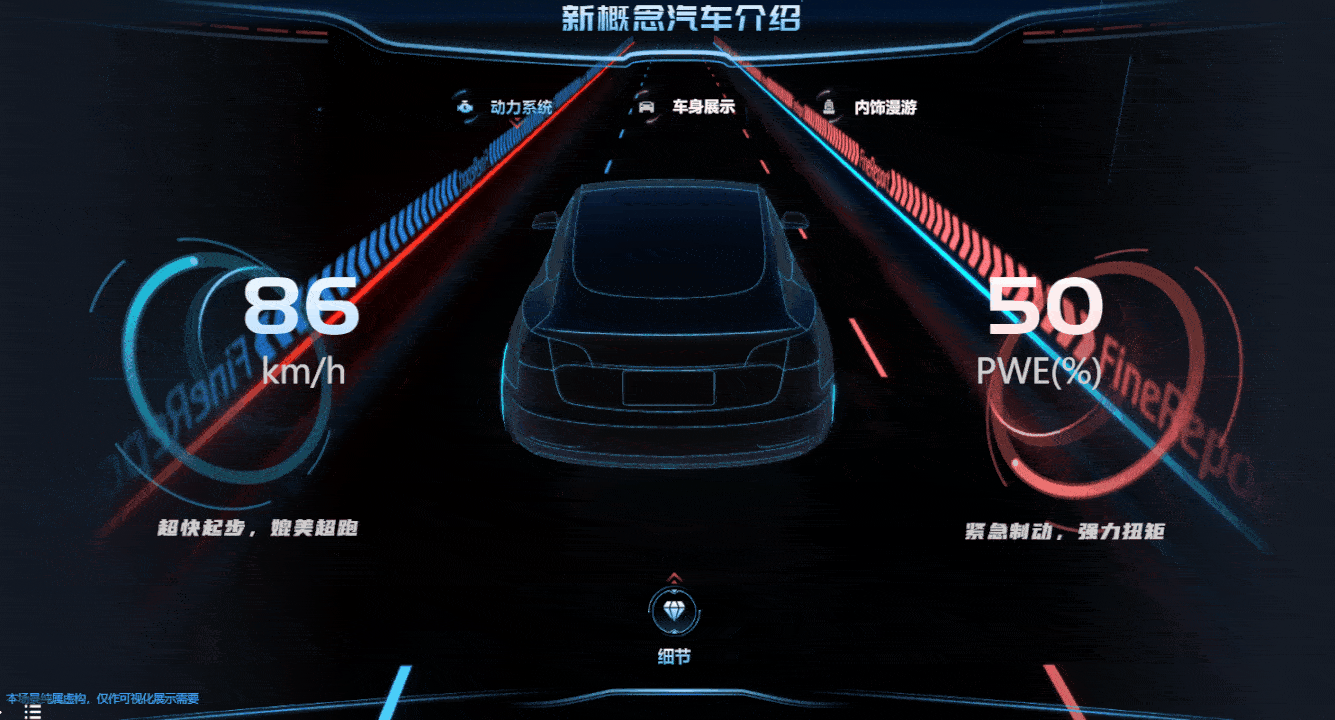This screenshot has height=720, width=1335.
Task: Select the 动力系统 engine icon
Action: [464, 106]
